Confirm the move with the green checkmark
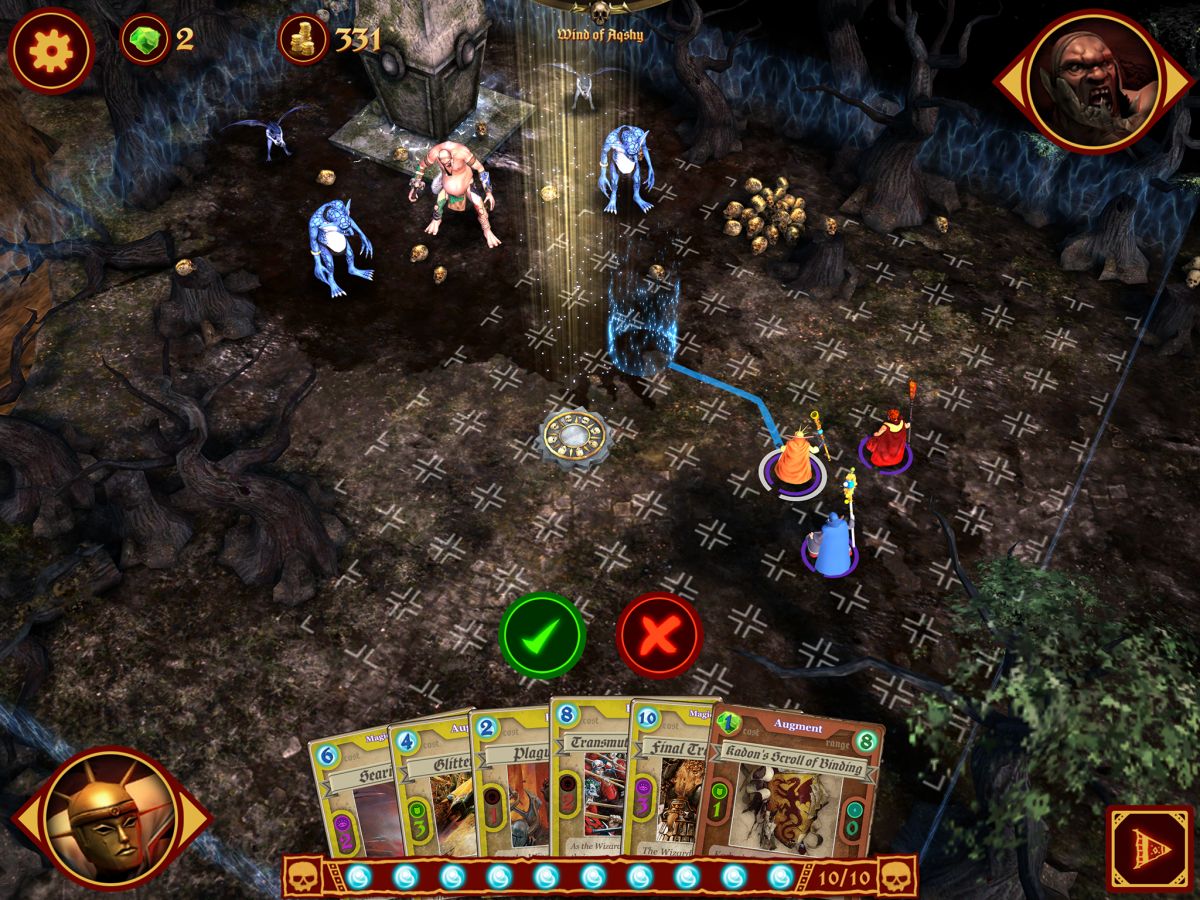Viewport: 1200px width, 900px height. 542,635
